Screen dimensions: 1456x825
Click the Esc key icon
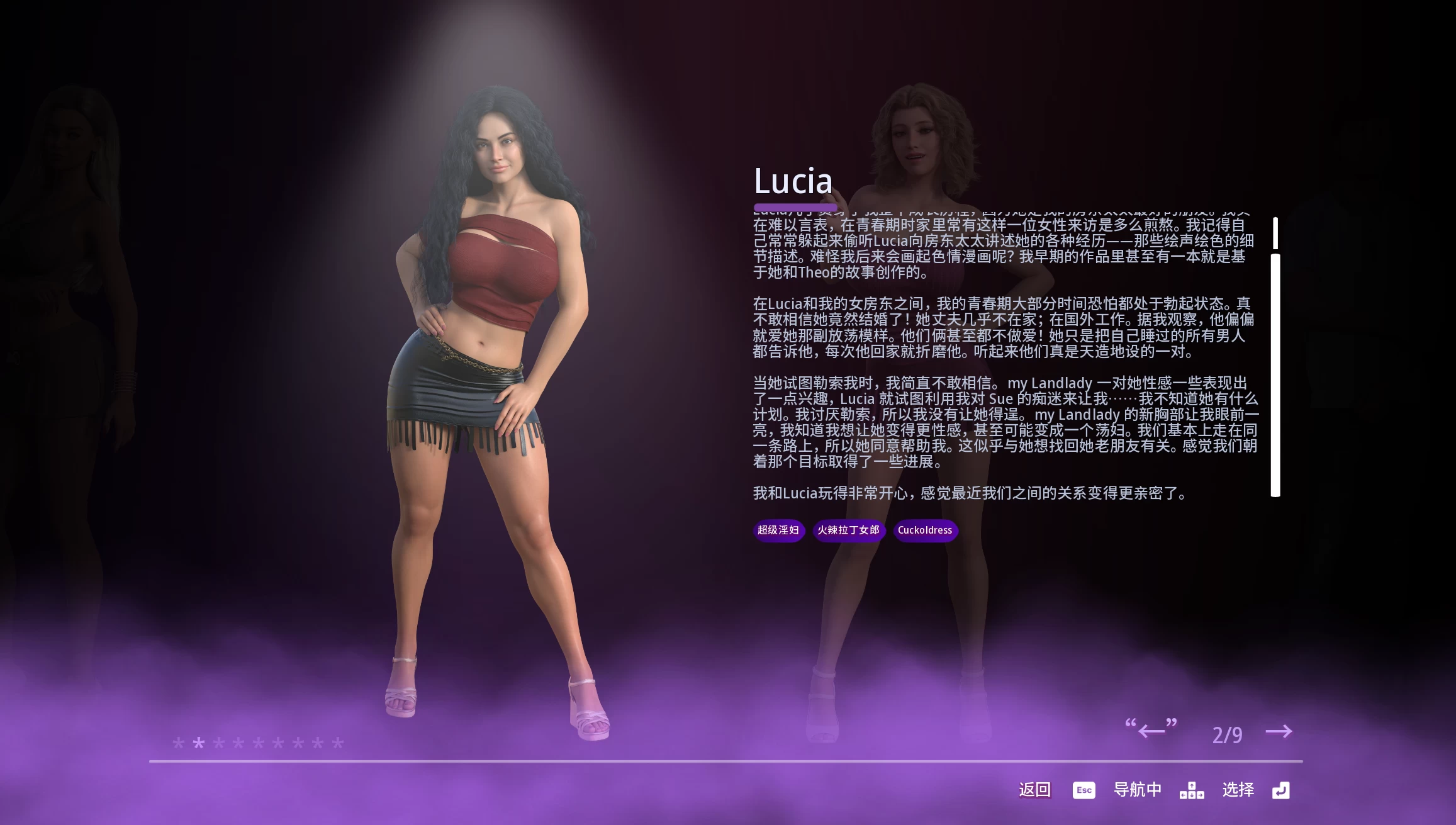tap(1083, 790)
